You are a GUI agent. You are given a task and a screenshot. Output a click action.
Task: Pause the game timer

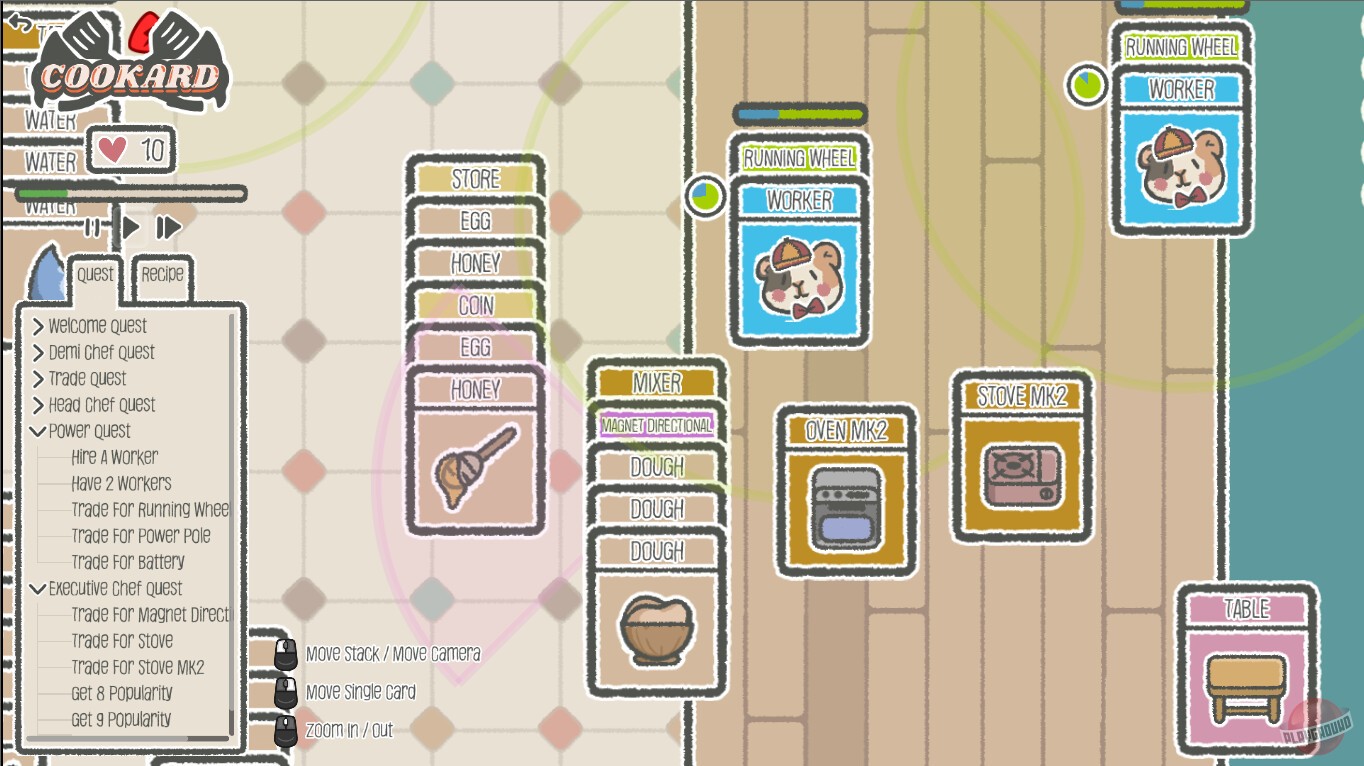[x=91, y=227]
